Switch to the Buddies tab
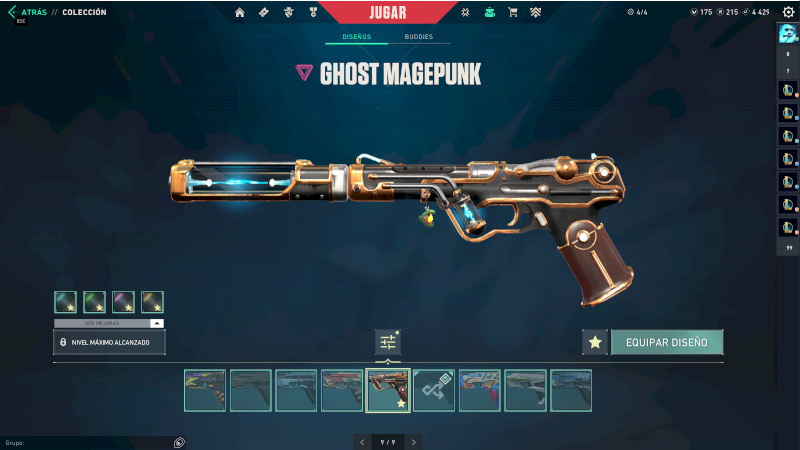 tap(419, 37)
